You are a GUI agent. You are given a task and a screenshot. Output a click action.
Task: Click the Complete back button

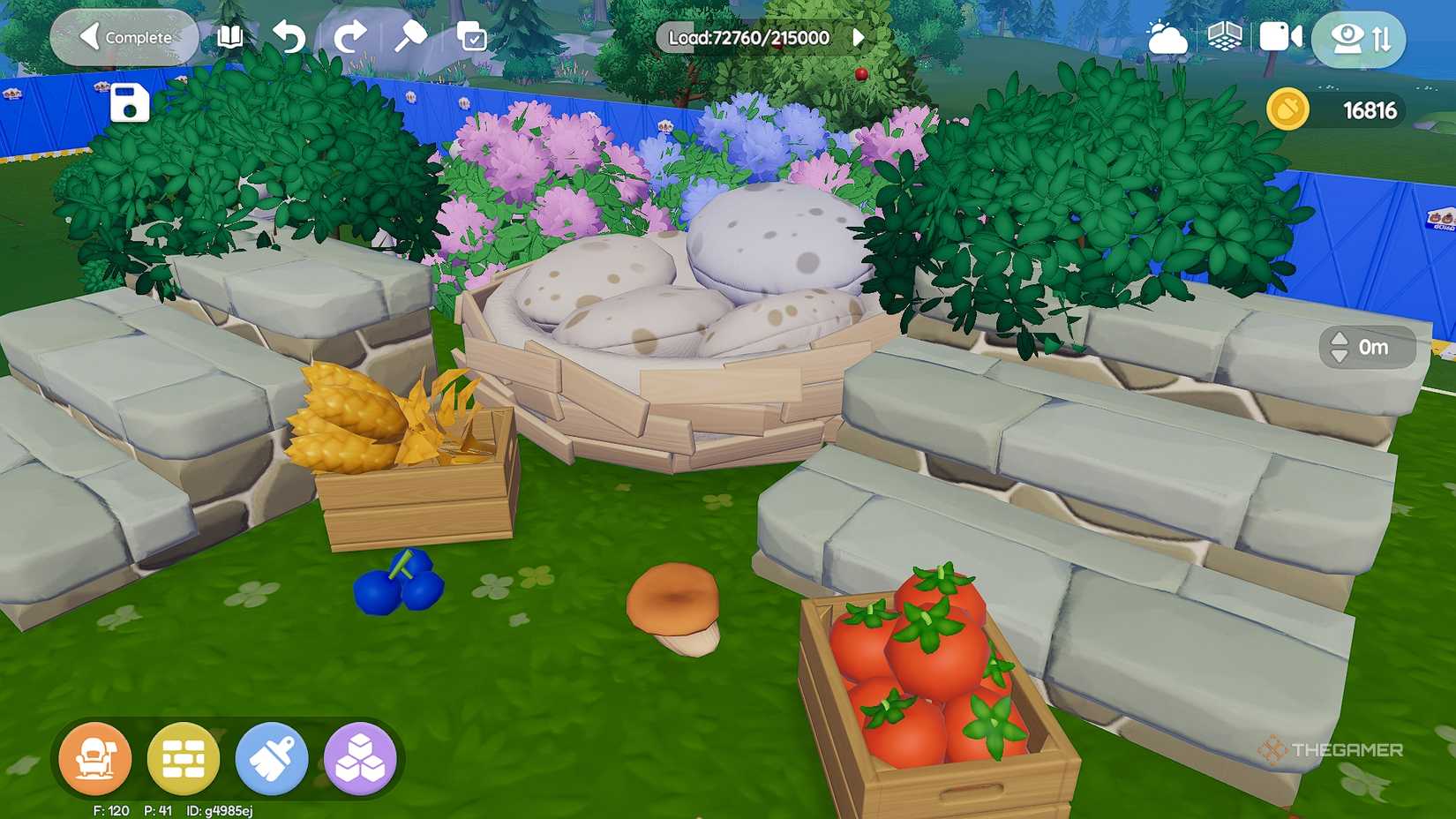click(x=124, y=38)
